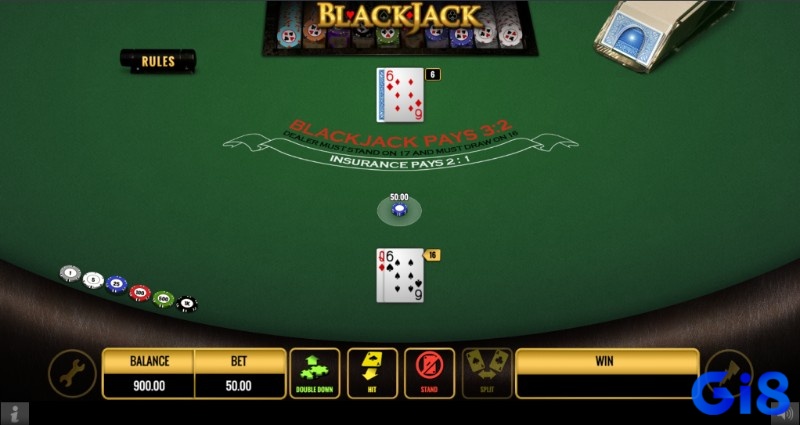Screen dimensions: 800x425
Task: Hit to draw another card
Action: click(372, 373)
